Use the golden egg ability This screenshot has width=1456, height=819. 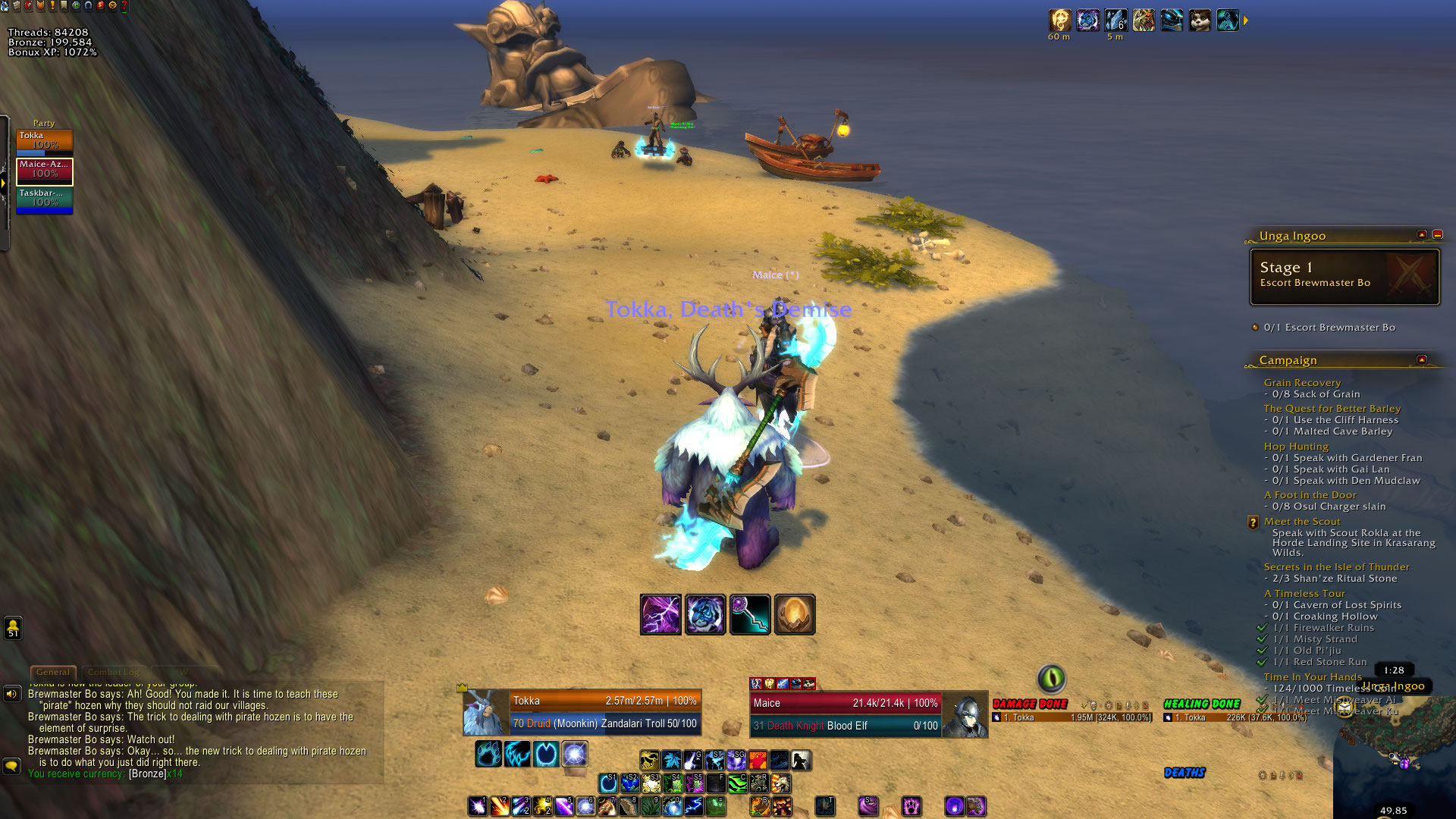795,614
